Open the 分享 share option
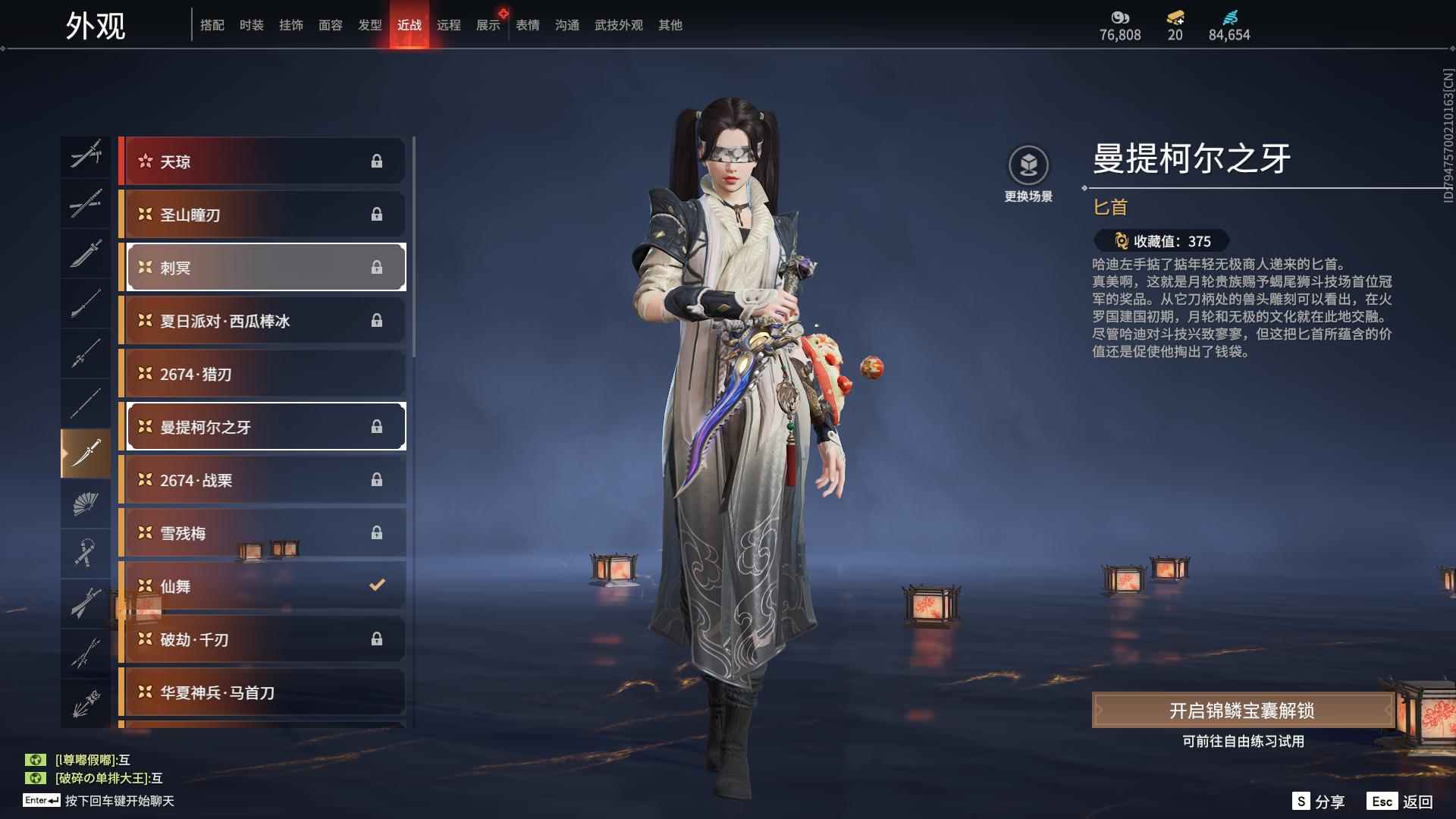1456x819 pixels. [1318, 802]
